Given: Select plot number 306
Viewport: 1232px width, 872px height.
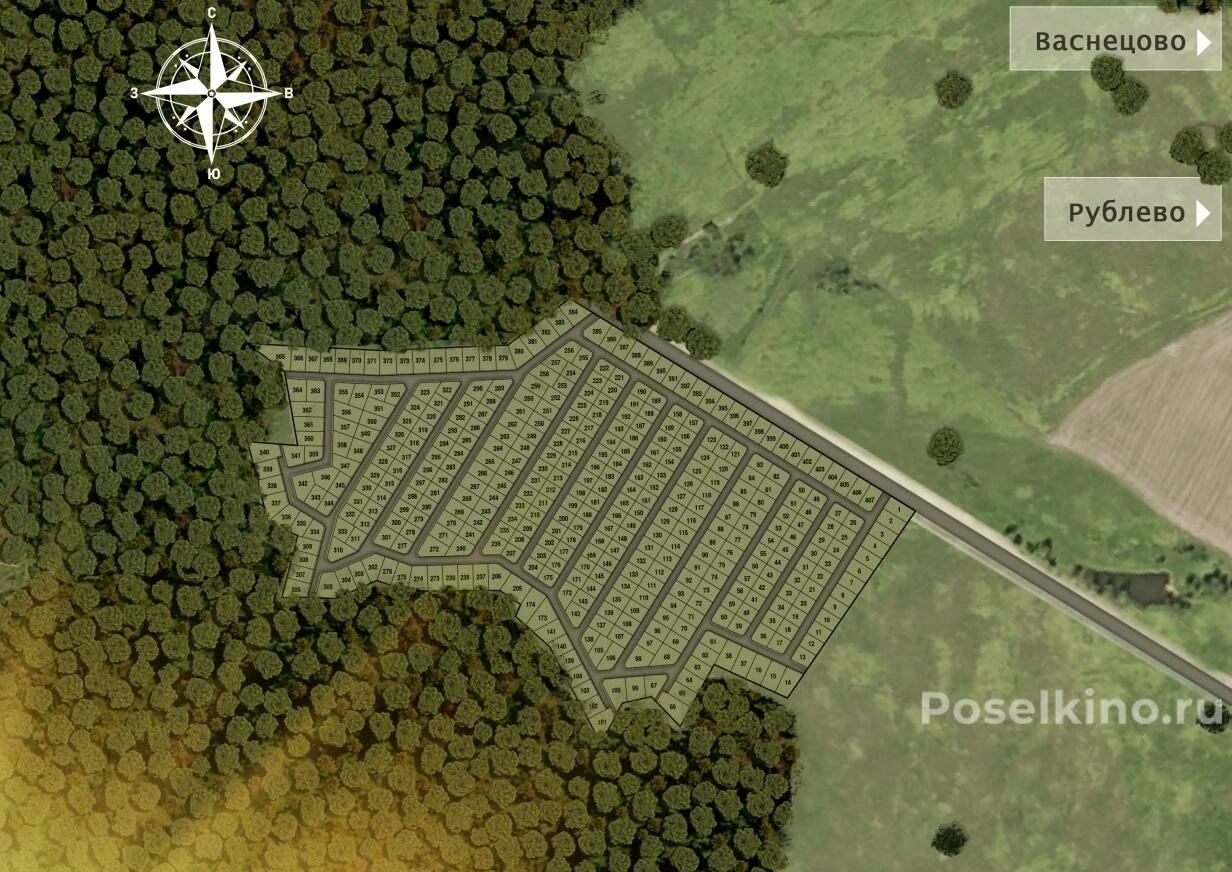Looking at the screenshot, I should pos(296,590).
